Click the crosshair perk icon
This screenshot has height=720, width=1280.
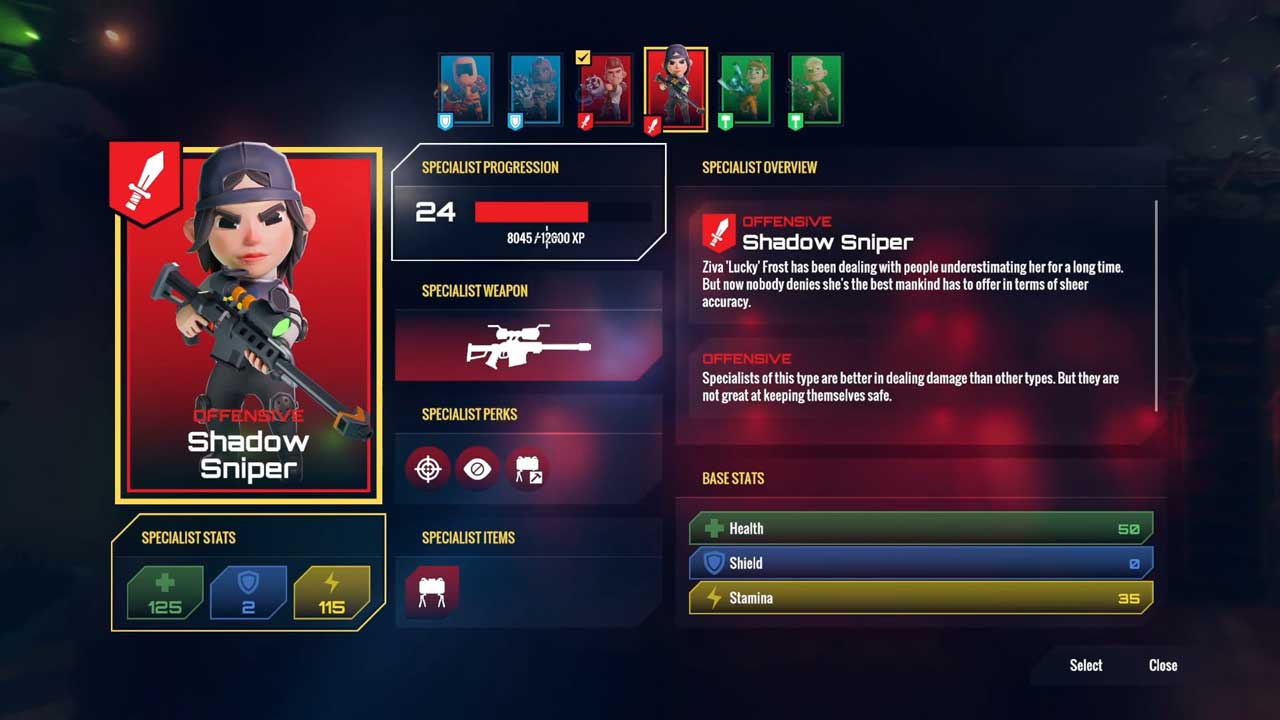tap(428, 468)
